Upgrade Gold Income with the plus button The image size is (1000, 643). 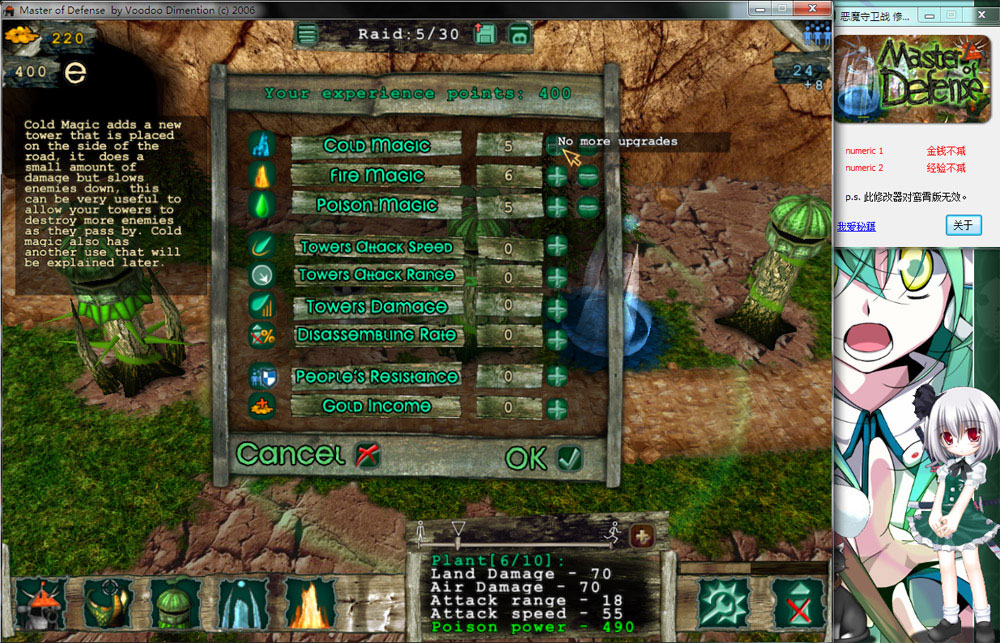557,408
